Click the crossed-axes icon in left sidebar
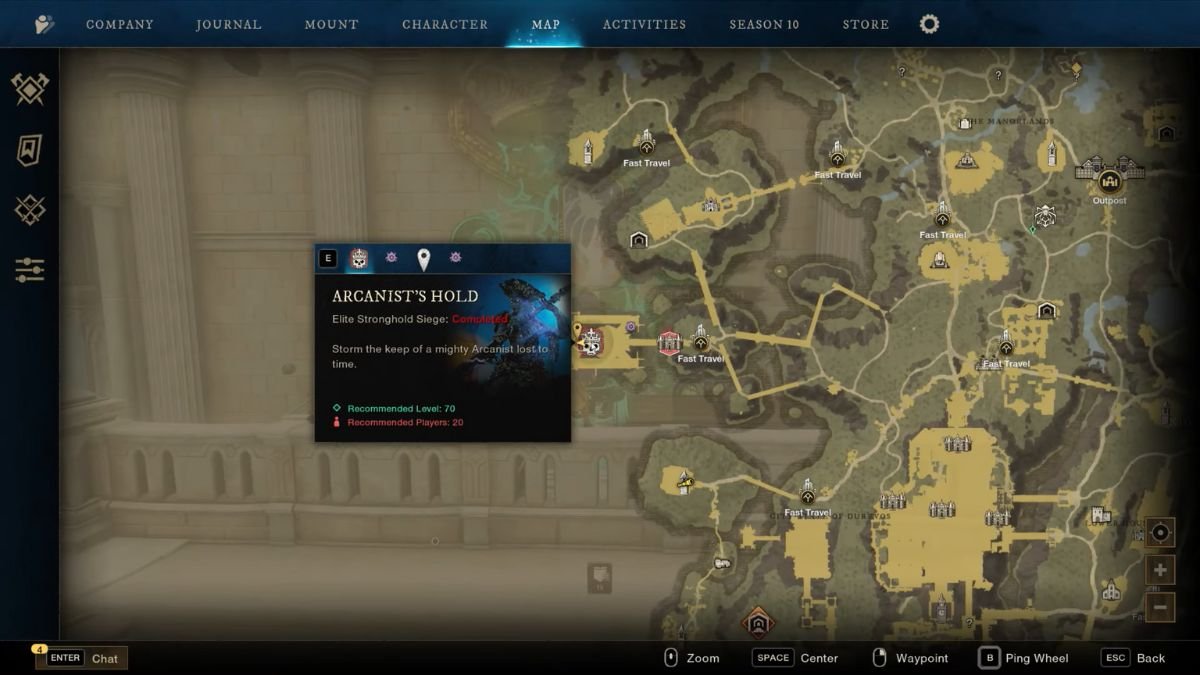Viewport: 1200px width, 675px height. [x=30, y=89]
